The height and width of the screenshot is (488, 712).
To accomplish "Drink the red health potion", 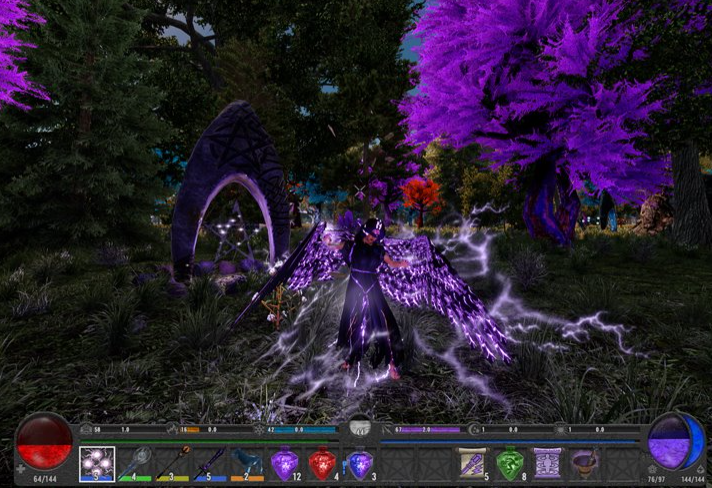I will click(322, 462).
